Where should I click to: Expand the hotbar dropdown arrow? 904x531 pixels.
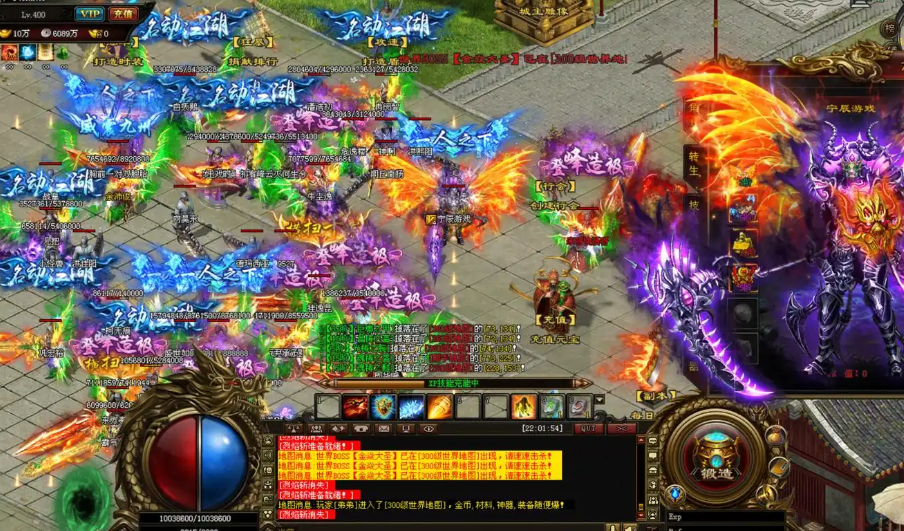pos(599,400)
